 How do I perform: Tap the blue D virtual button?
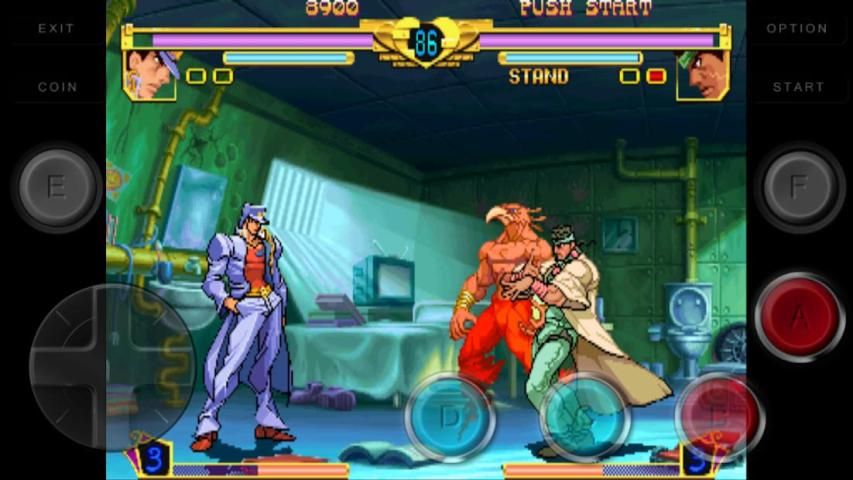point(451,415)
